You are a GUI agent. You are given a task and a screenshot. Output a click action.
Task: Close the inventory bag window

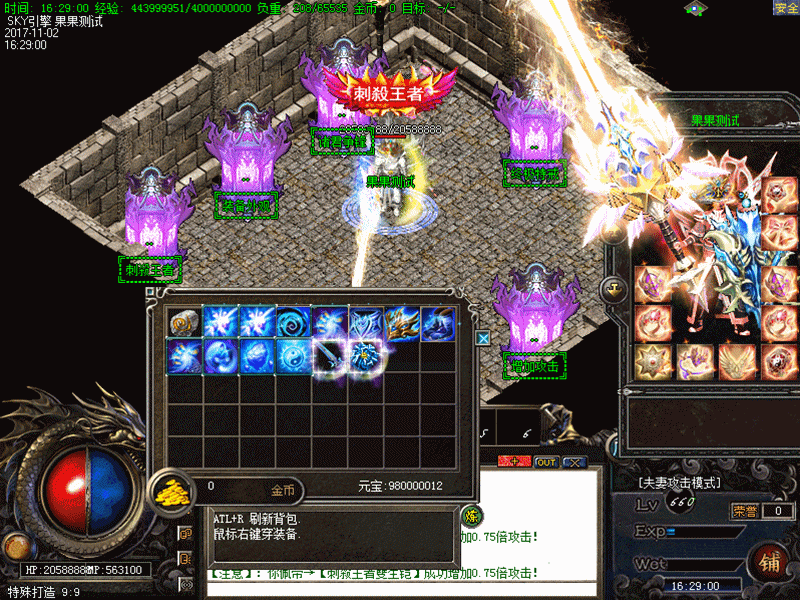click(483, 338)
